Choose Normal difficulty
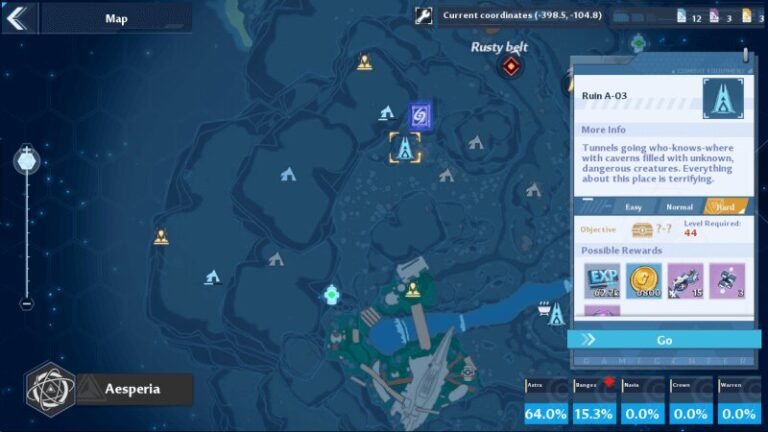 pyautogui.click(x=679, y=207)
